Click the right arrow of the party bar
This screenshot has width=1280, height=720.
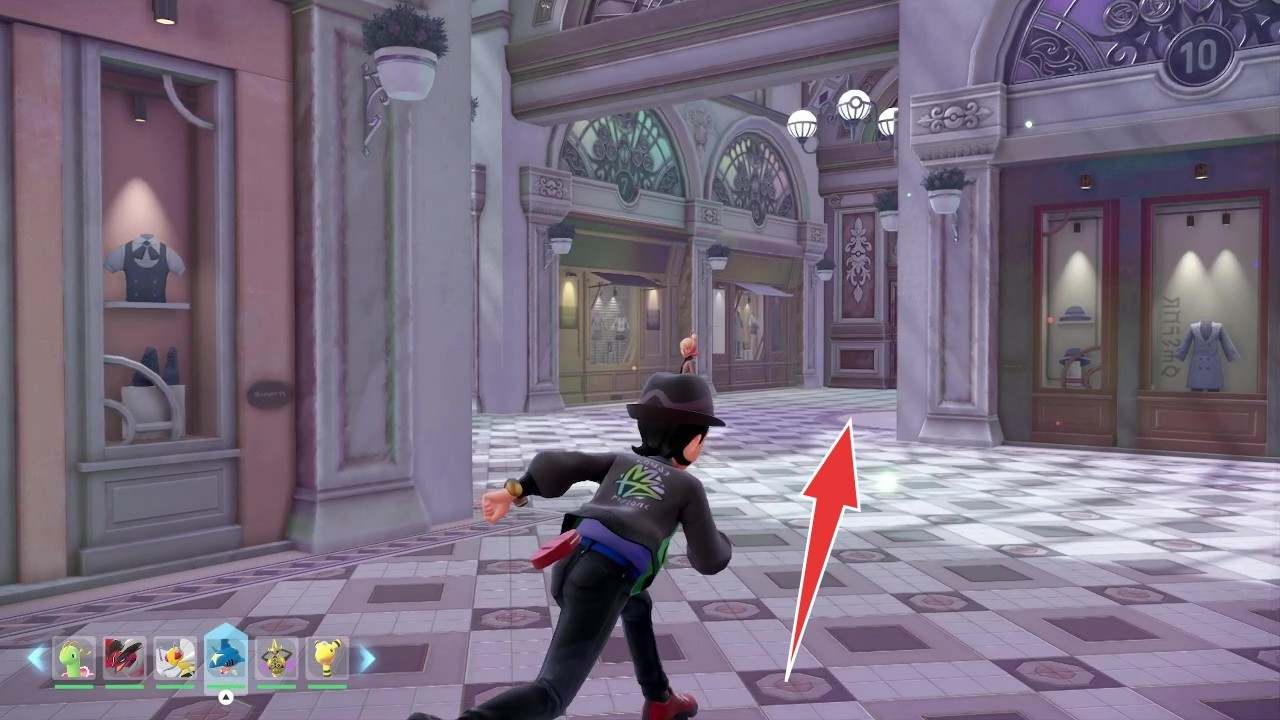pos(366,658)
